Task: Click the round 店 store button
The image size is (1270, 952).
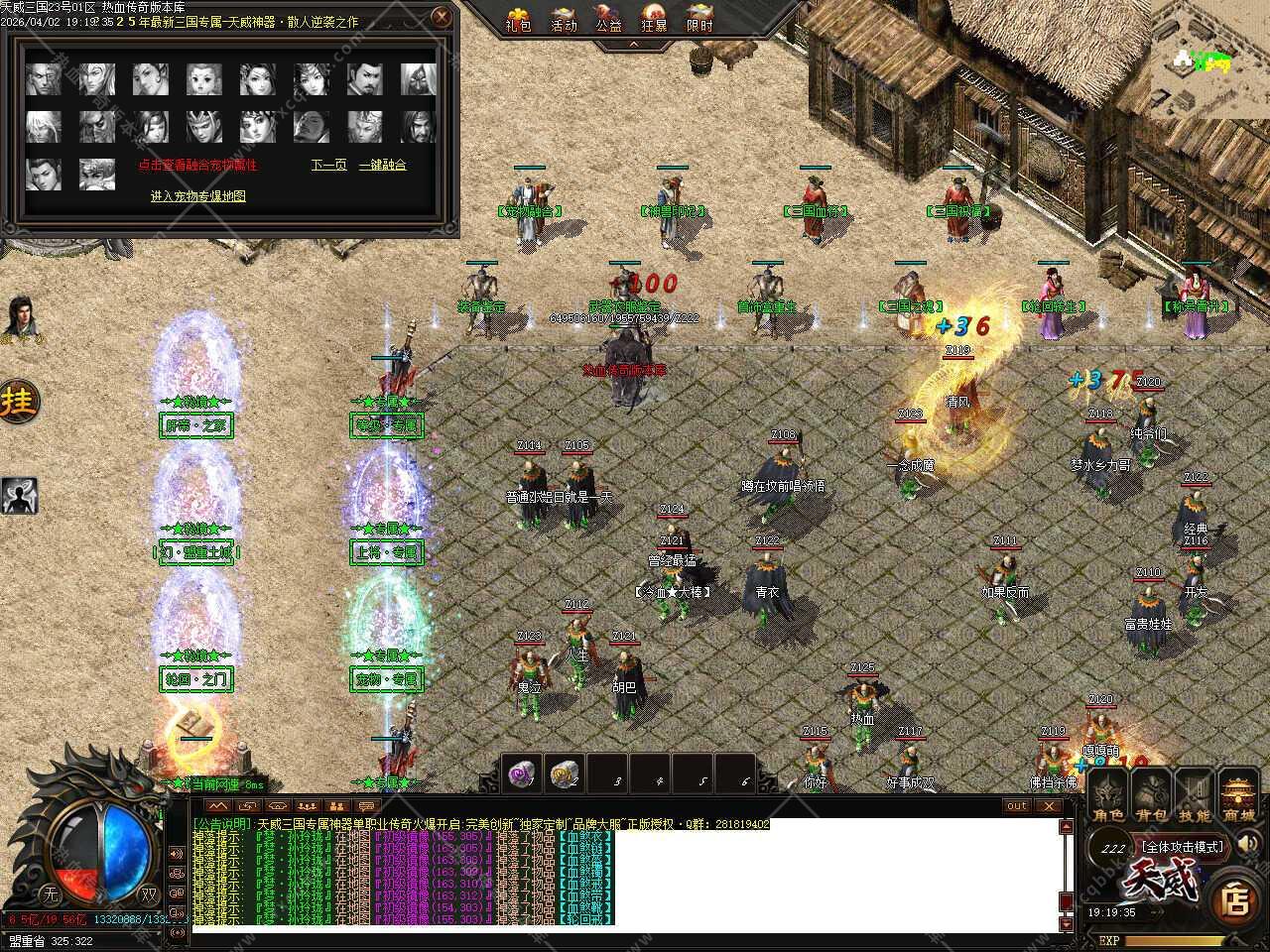Action: point(1235,898)
